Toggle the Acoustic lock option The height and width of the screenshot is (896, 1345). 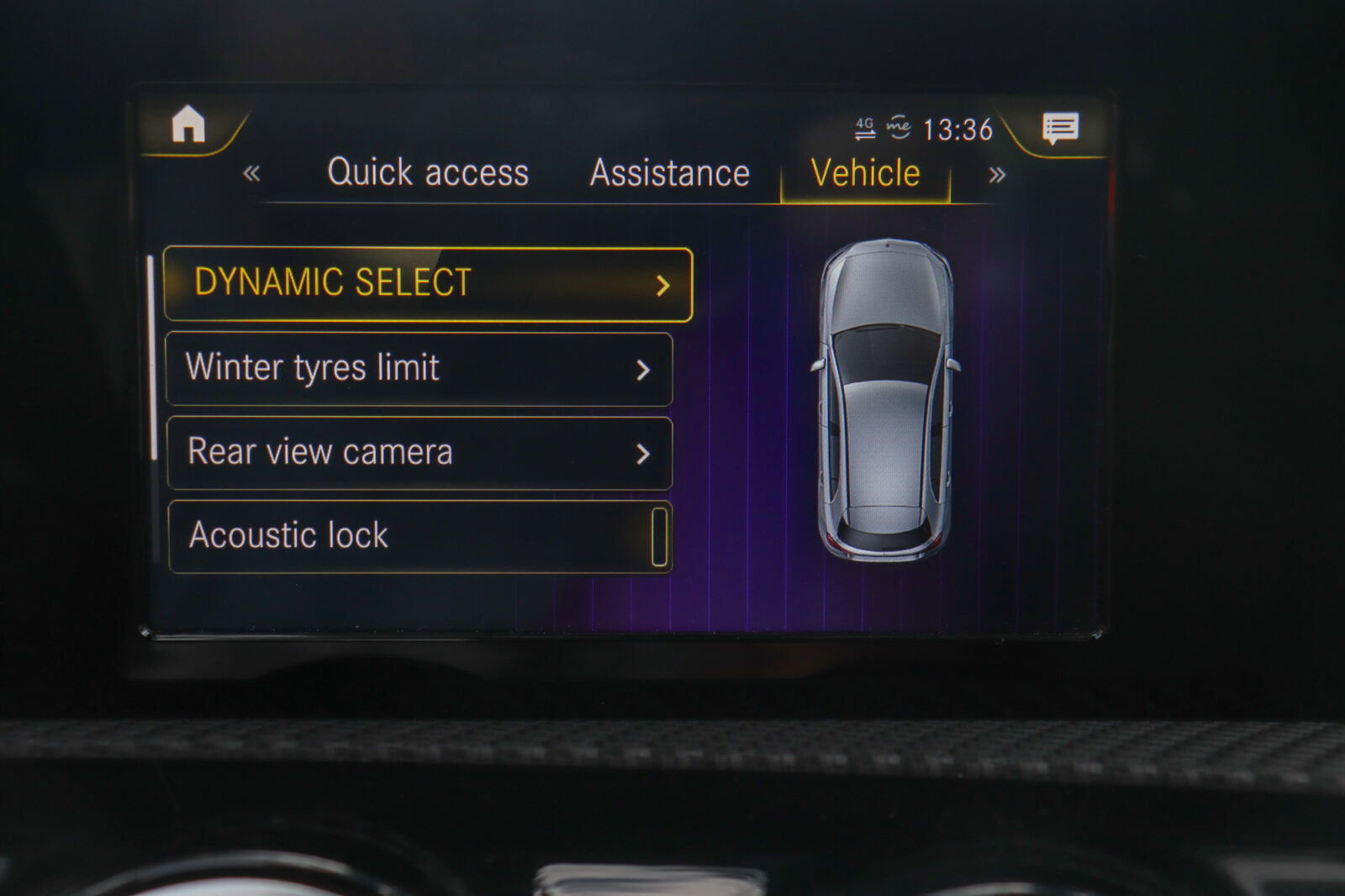coord(659,536)
